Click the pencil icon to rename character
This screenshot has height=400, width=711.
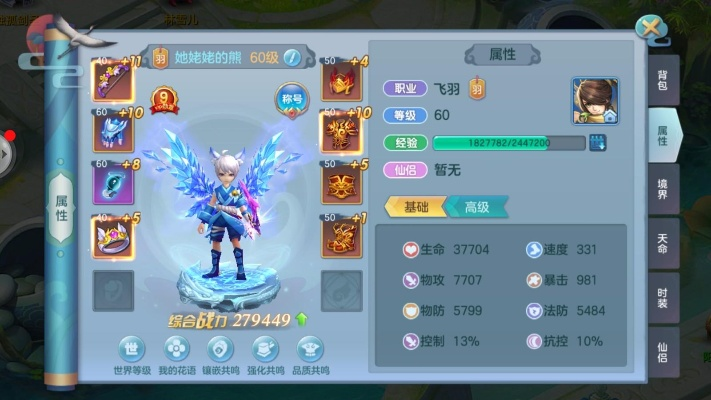(292, 57)
